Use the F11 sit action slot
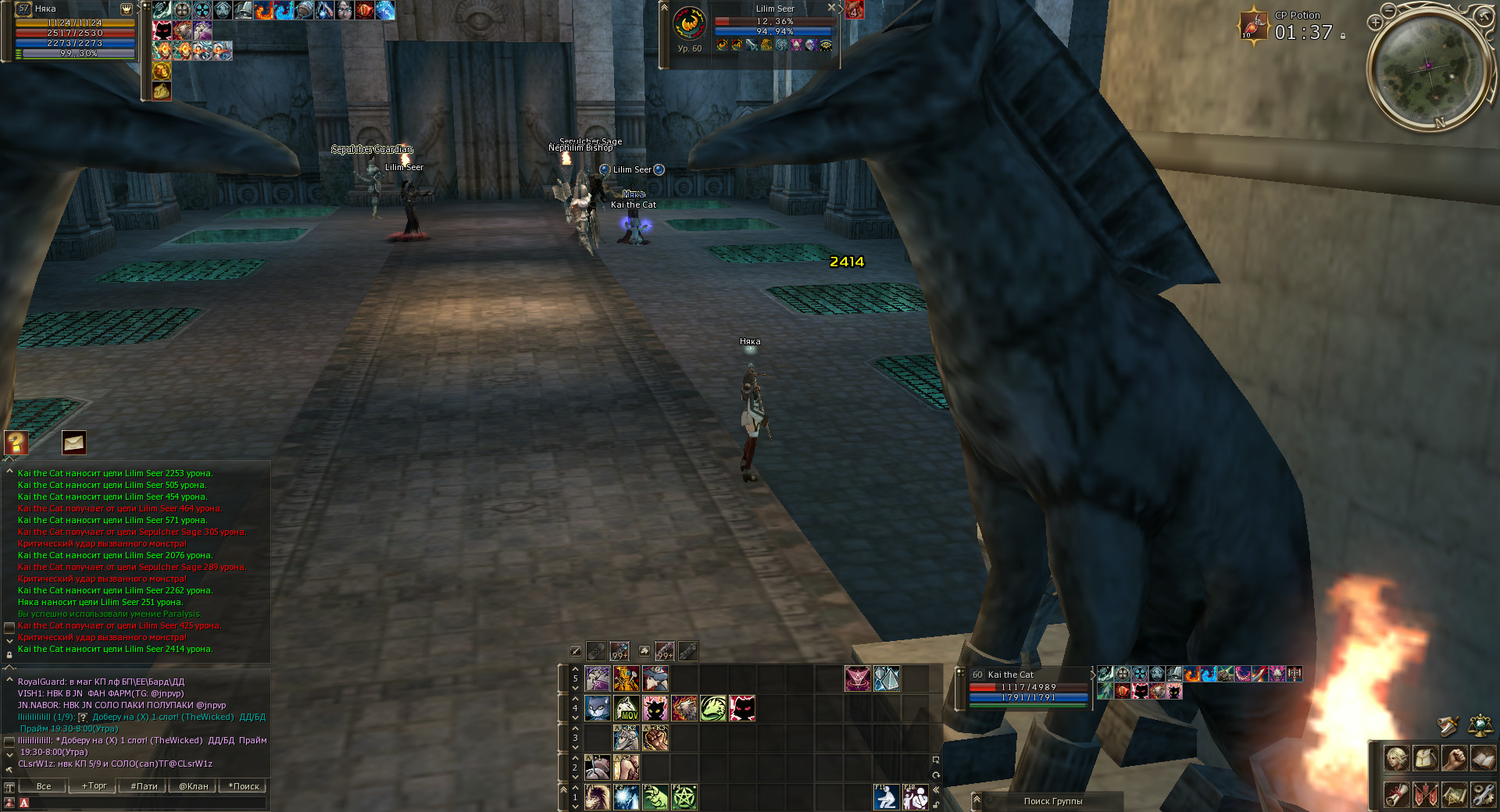Screen dimensions: 1500x812 coord(885,797)
